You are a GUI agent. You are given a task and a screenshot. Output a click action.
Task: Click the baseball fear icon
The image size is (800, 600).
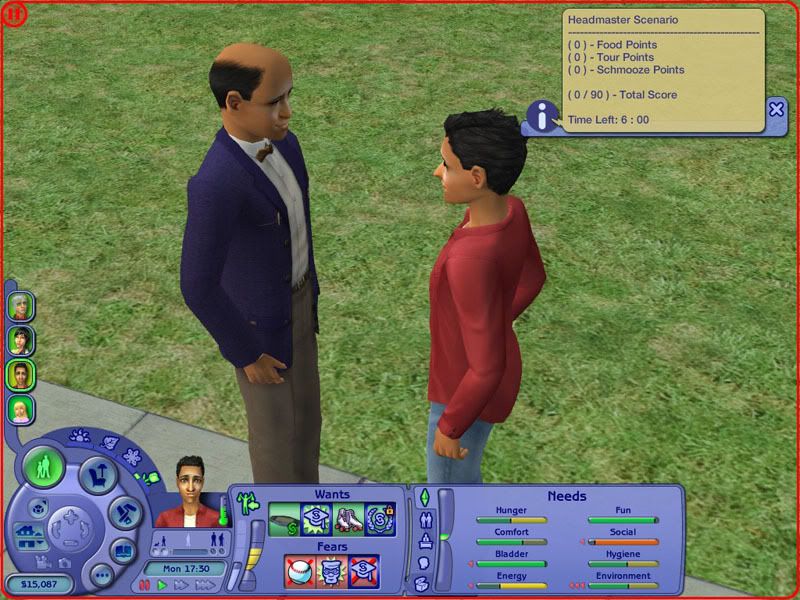299,572
